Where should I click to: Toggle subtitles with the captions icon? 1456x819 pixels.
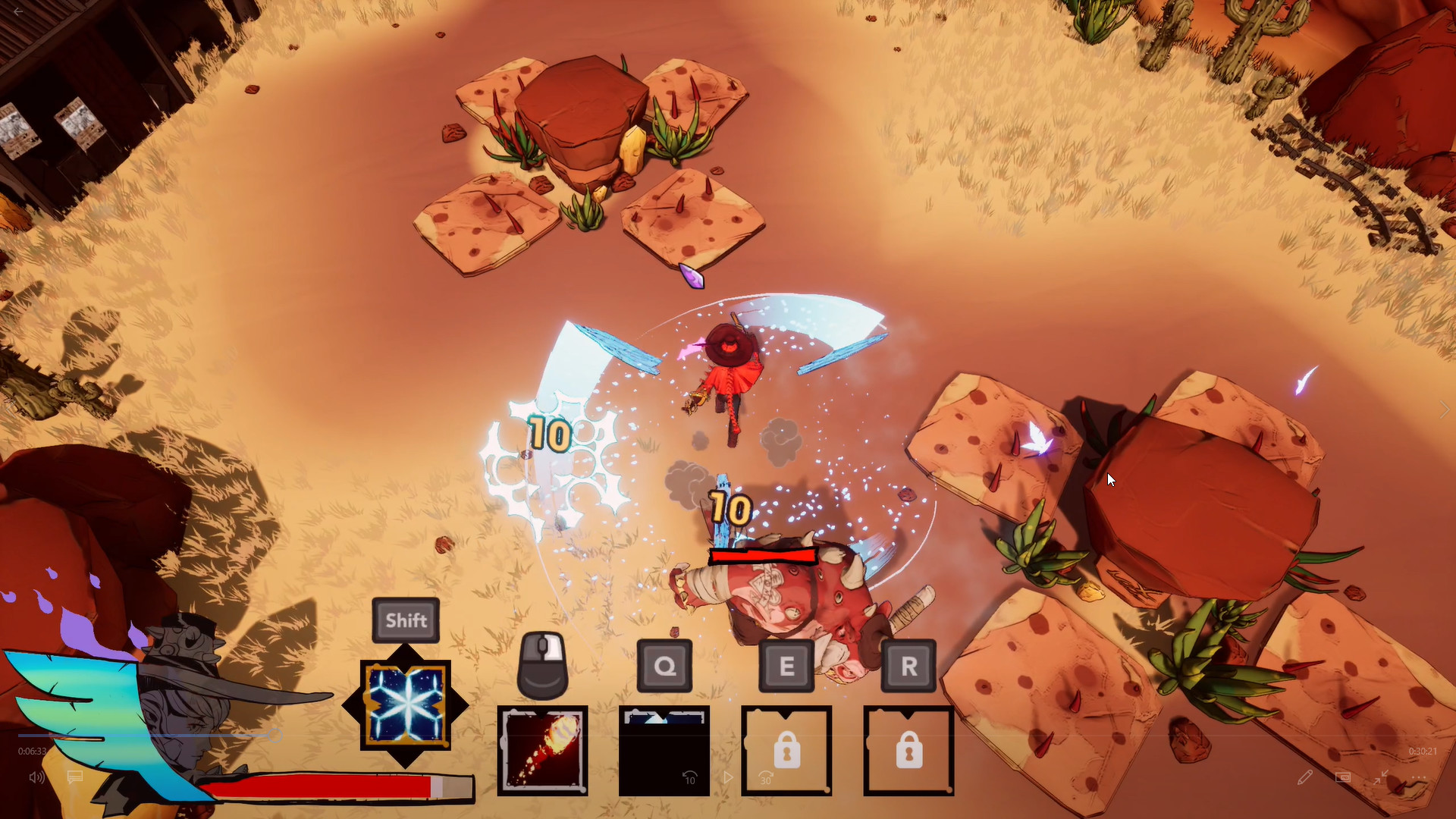coord(74,777)
